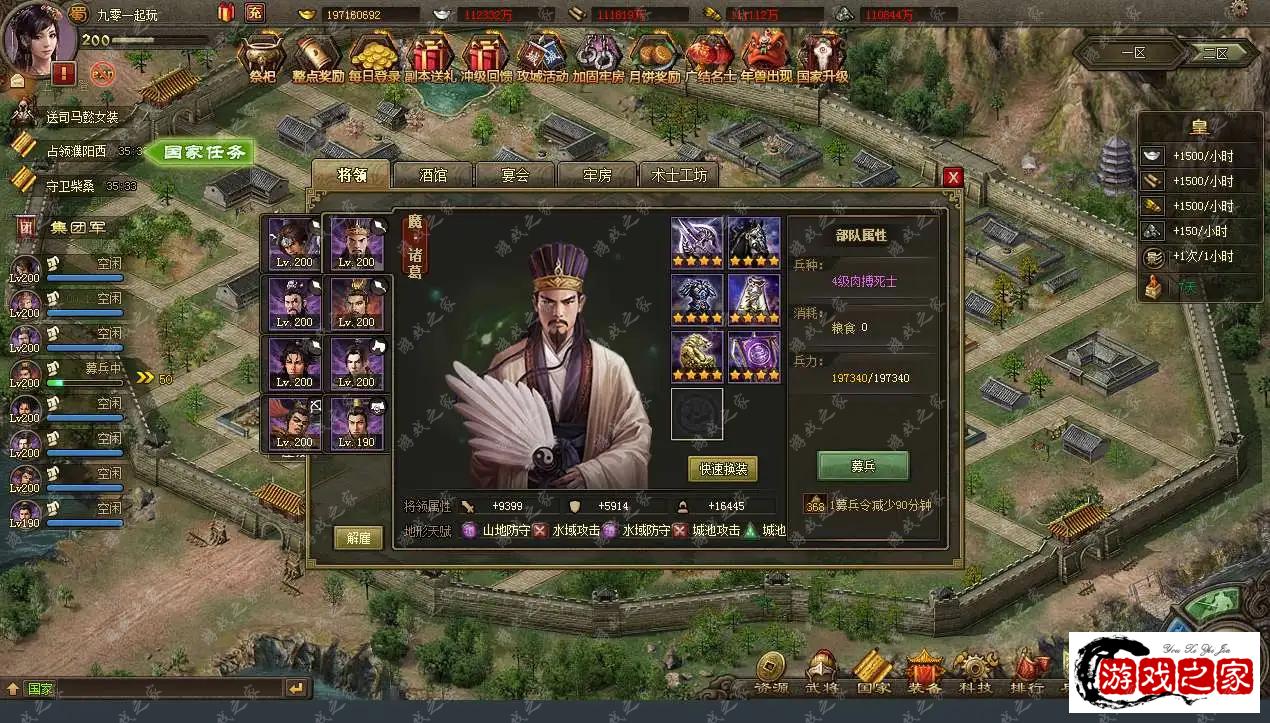Open the 科技 technology gear menu

[971, 671]
